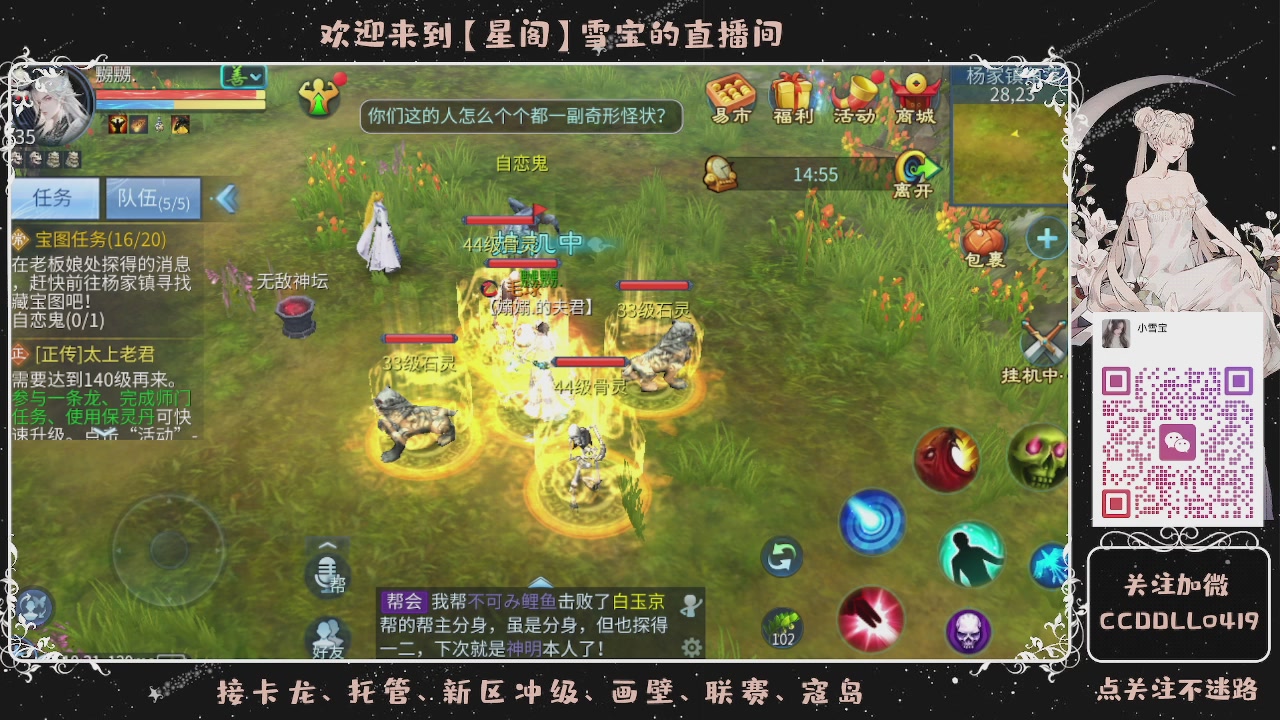Open the 包裹 bag icon
Image resolution: width=1280 pixels, height=720 pixels.
tap(986, 238)
